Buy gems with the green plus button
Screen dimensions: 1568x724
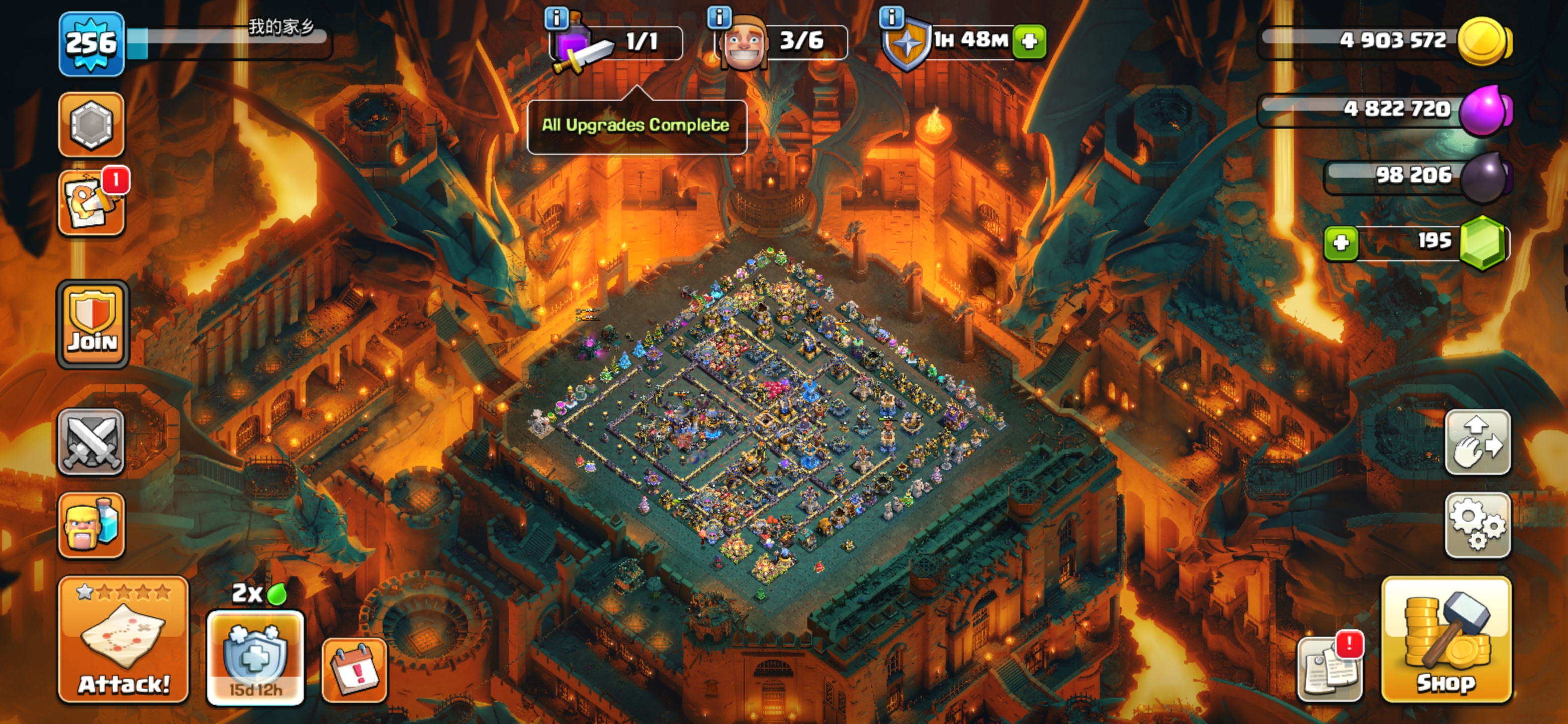(x=1341, y=243)
